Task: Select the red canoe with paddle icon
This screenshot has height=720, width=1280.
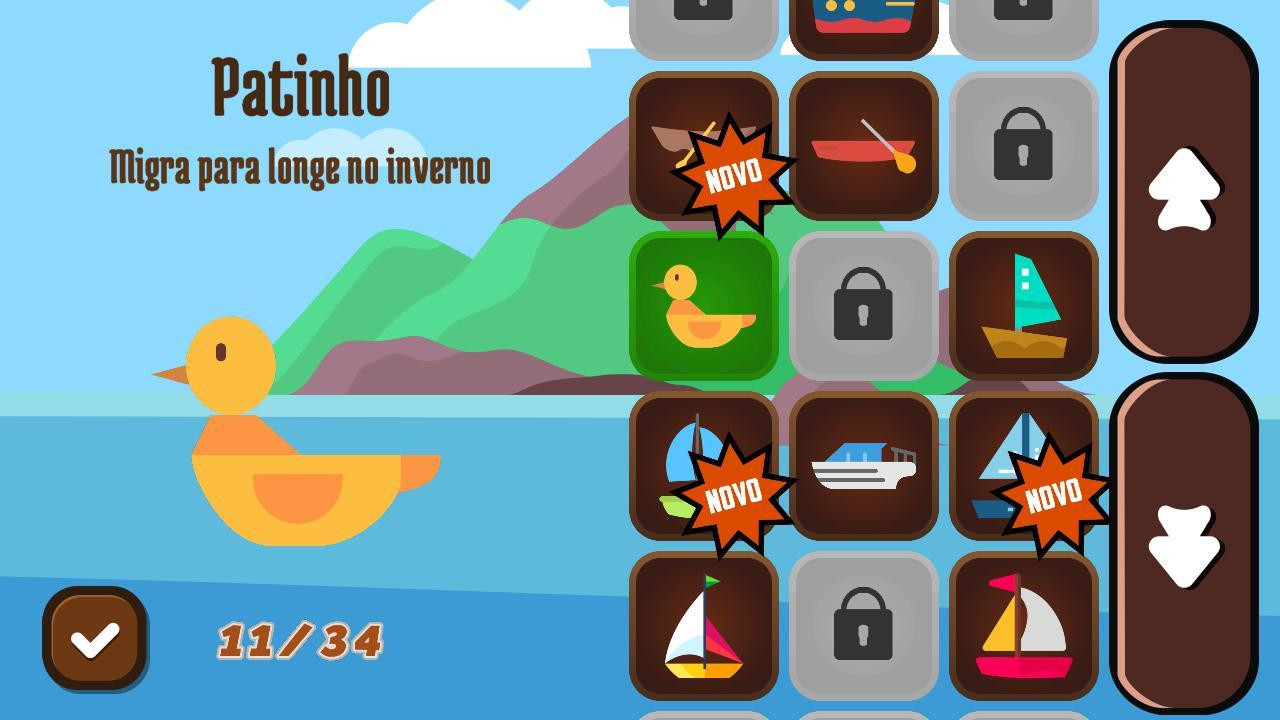Action: [864, 145]
